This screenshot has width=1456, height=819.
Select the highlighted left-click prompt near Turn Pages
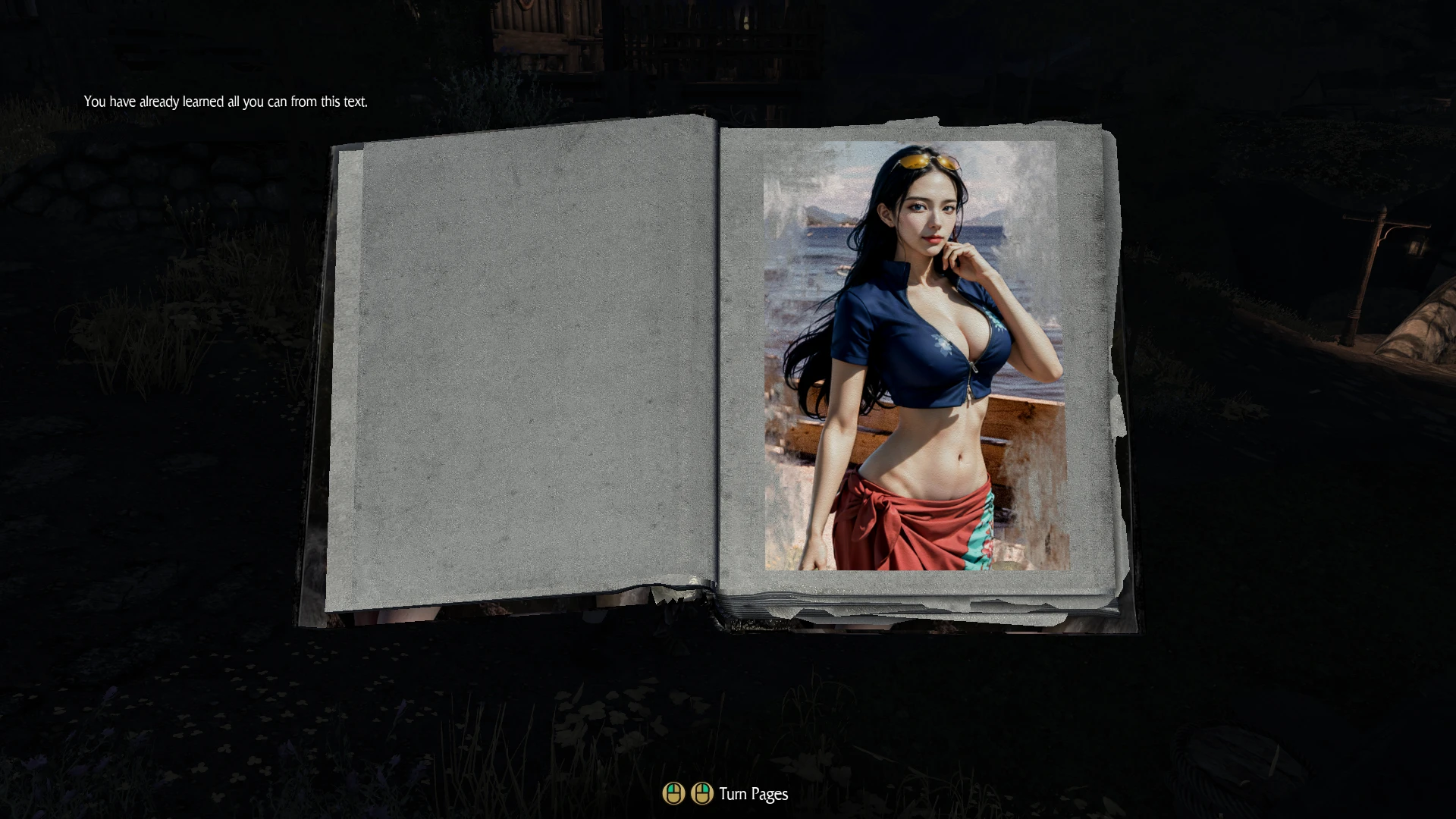pos(674,794)
